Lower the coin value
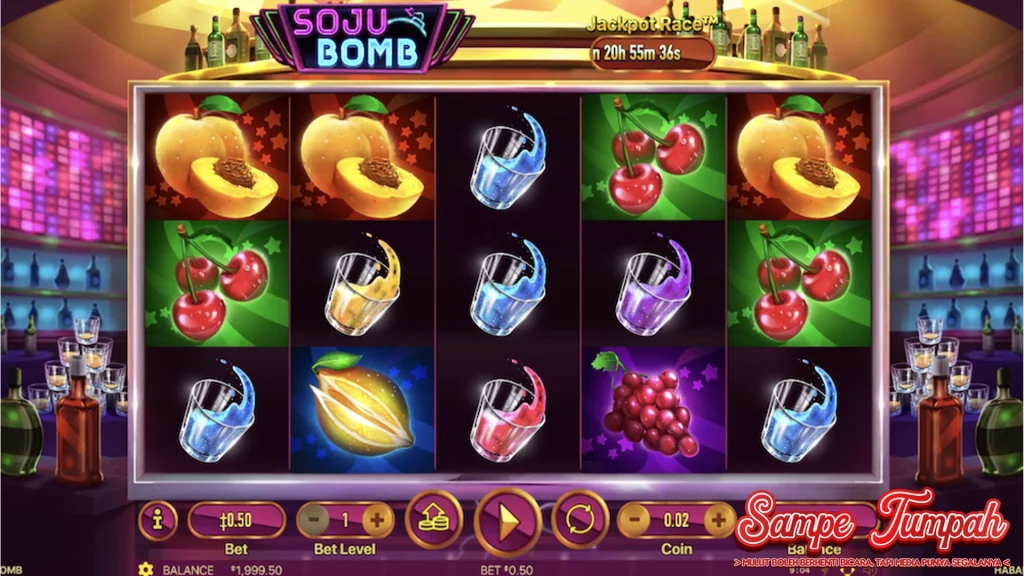This screenshot has width=1024, height=576. pos(635,520)
